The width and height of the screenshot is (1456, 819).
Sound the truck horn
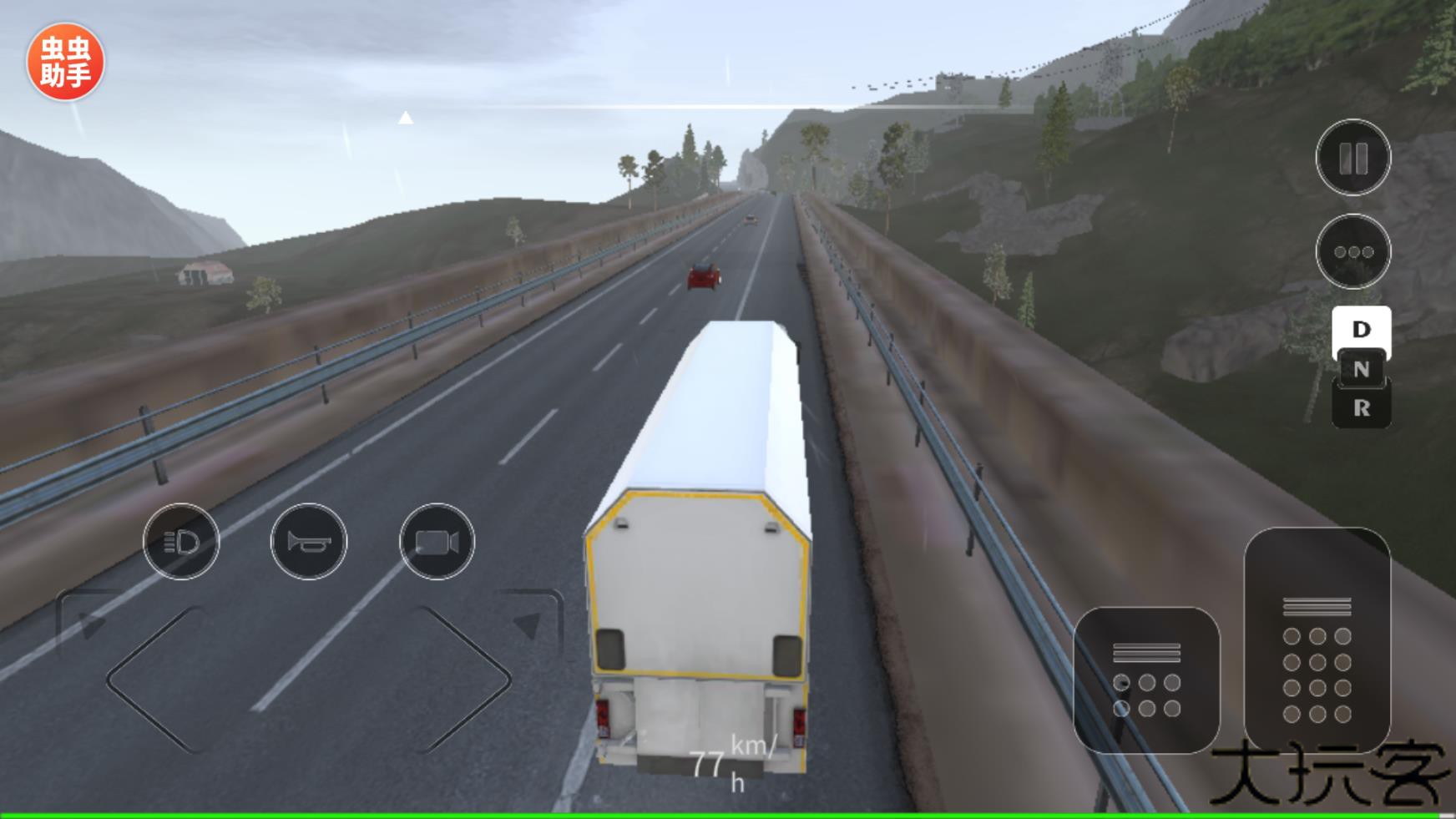point(309,541)
